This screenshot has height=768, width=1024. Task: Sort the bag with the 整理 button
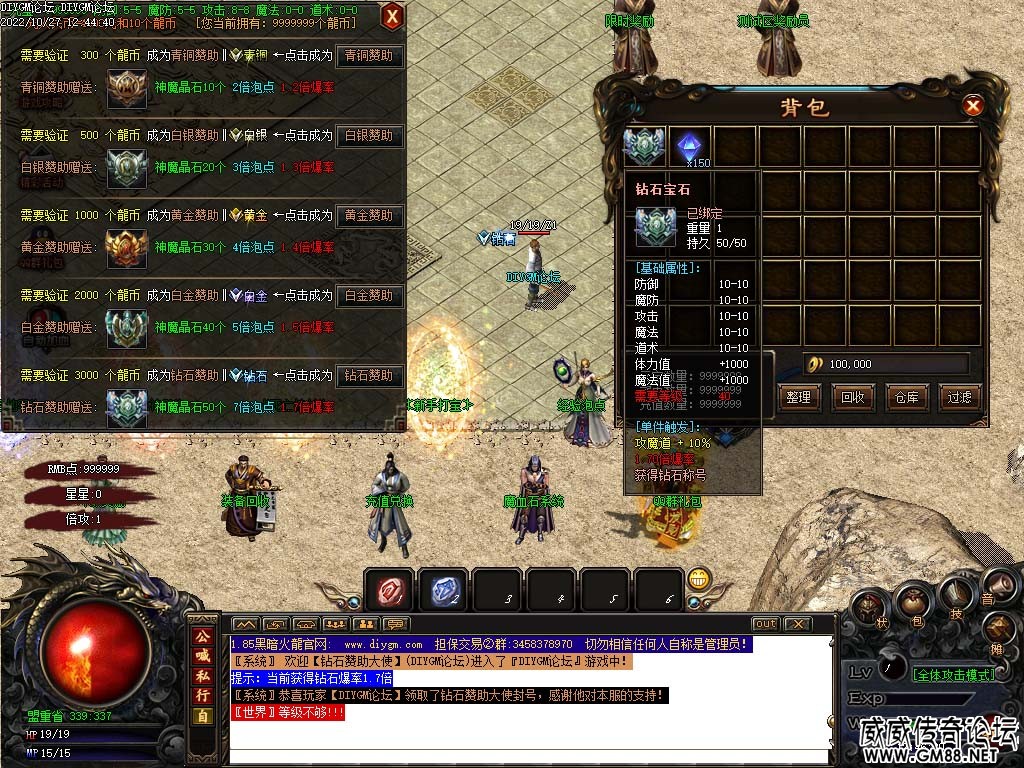point(798,397)
